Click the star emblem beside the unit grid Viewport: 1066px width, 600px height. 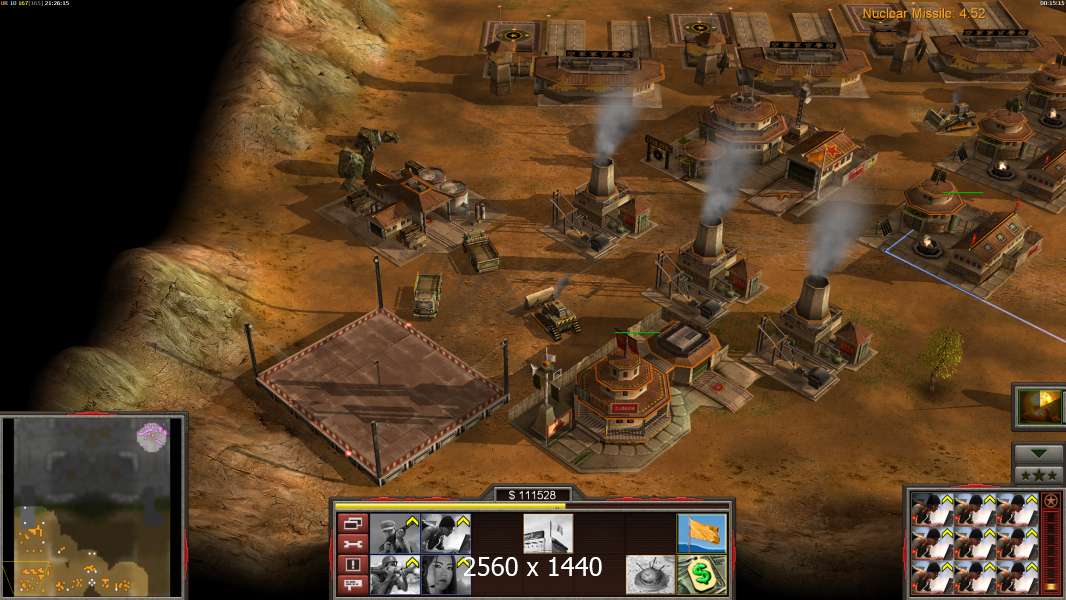click(x=1050, y=501)
